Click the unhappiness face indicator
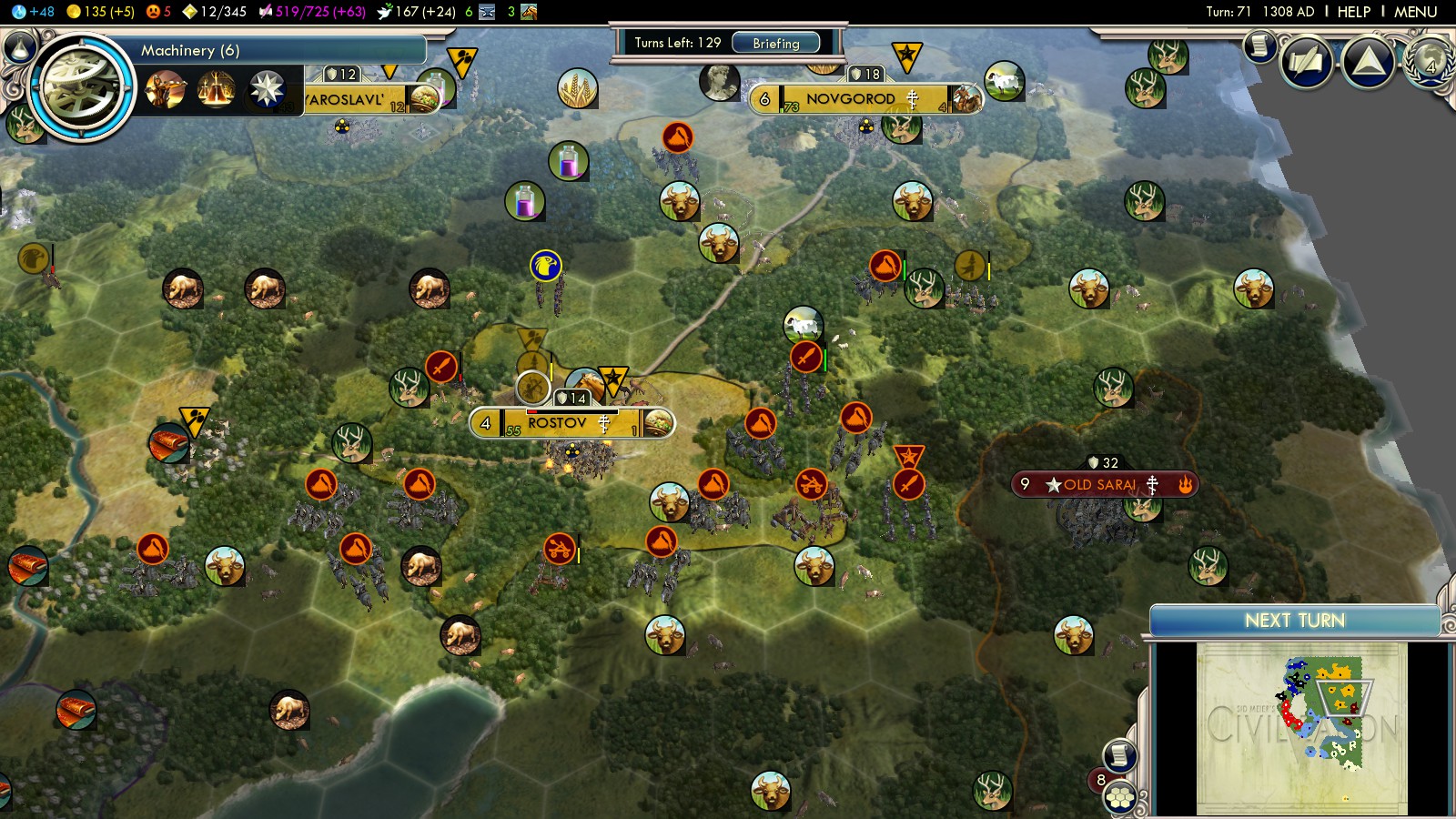The image size is (1456, 819). coord(158,12)
